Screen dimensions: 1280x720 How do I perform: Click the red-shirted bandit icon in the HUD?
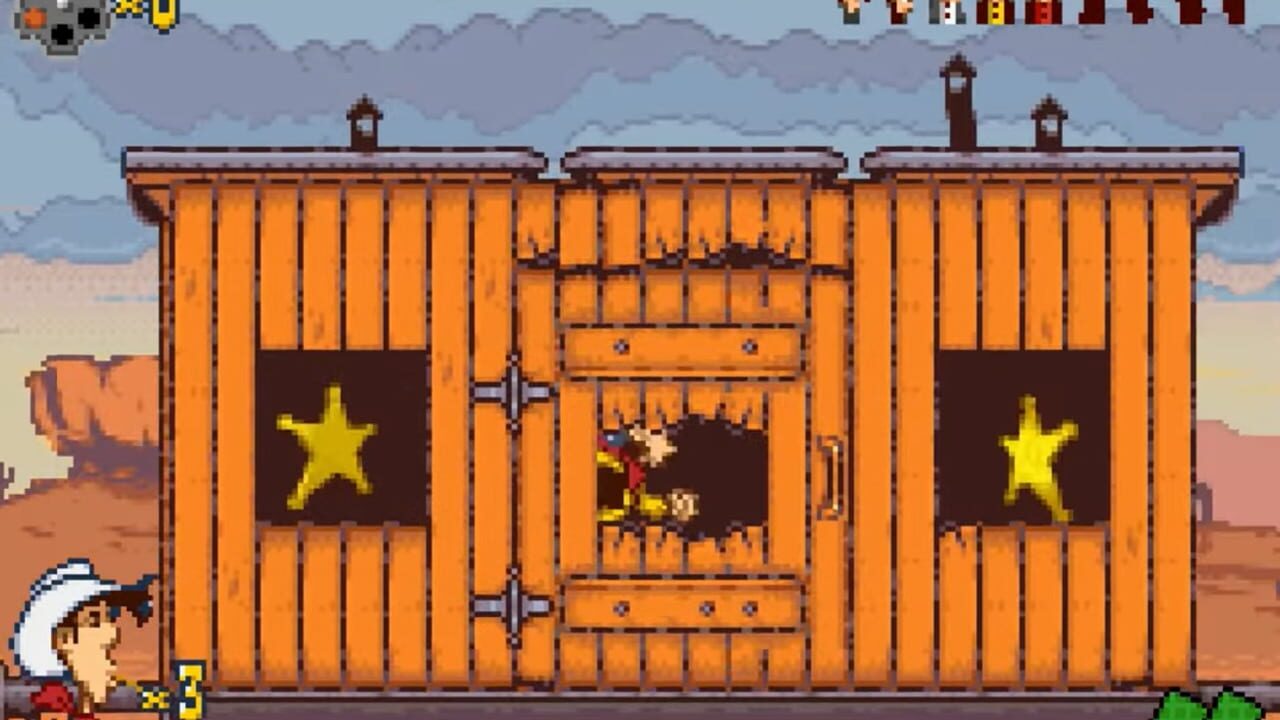pos(1042,12)
